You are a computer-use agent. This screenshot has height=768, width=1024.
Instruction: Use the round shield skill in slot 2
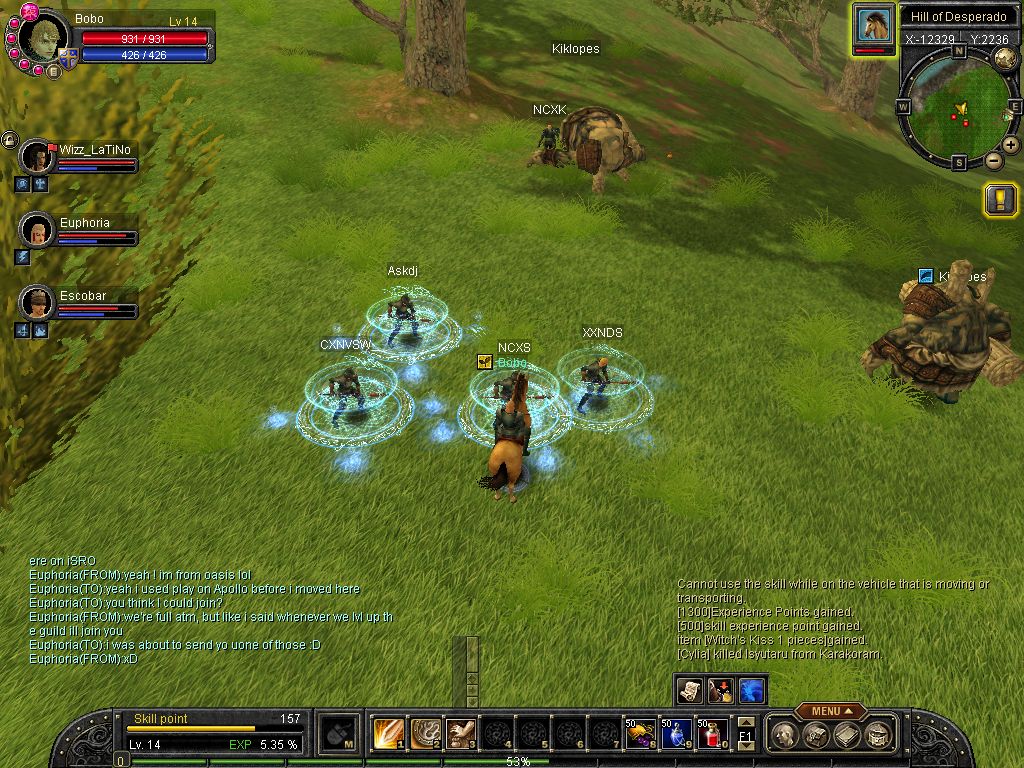[x=425, y=734]
